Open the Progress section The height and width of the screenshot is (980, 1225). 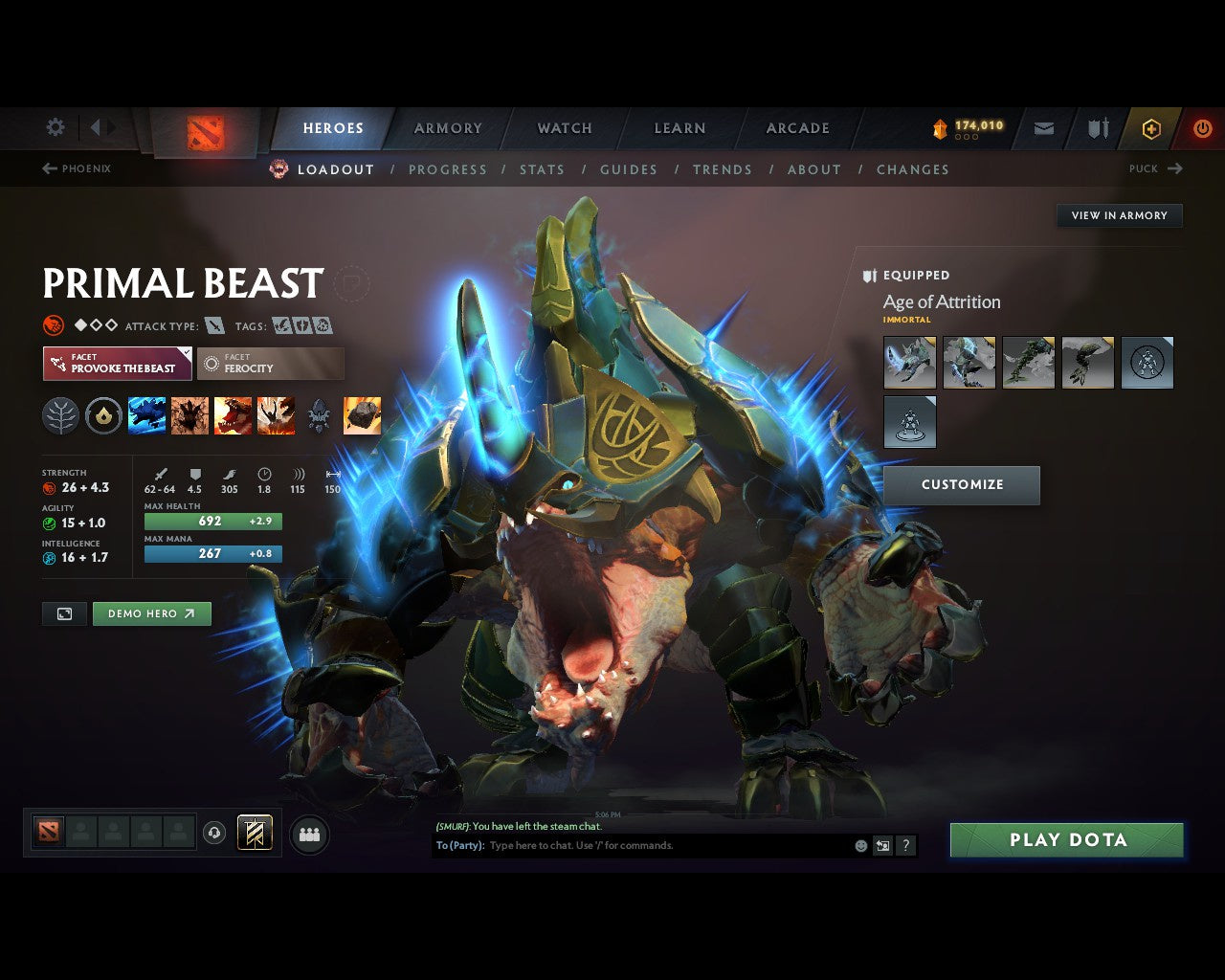447,169
